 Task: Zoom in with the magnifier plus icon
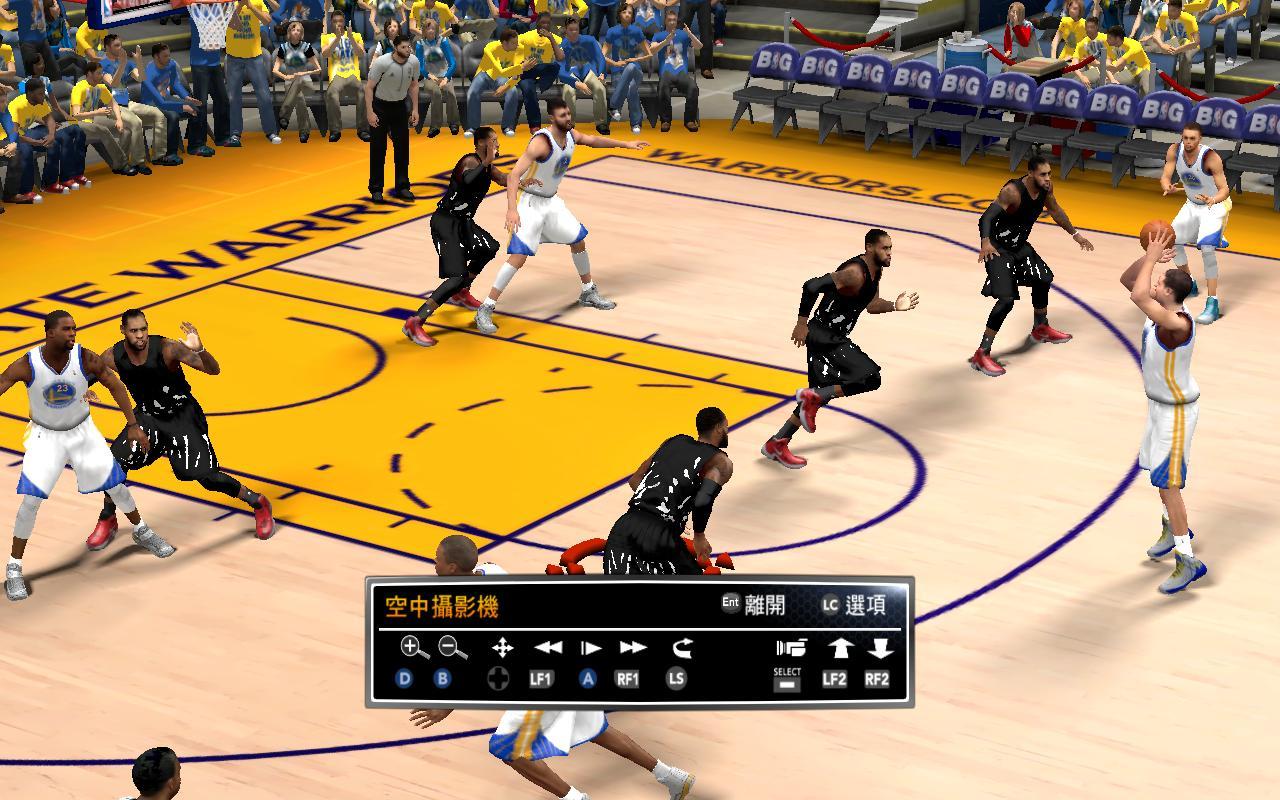tap(413, 648)
